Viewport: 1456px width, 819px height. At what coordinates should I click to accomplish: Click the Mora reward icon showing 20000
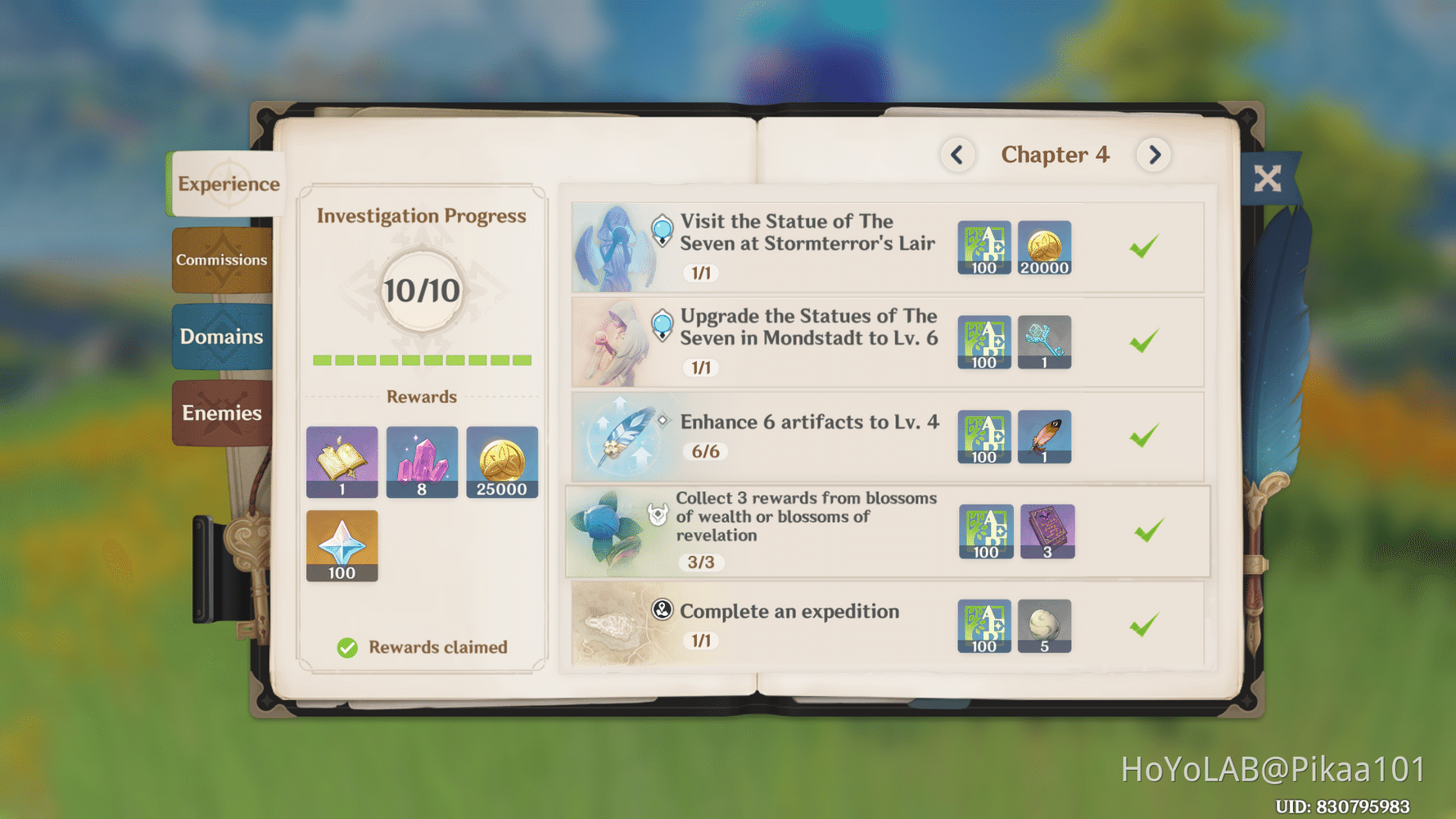[1045, 248]
